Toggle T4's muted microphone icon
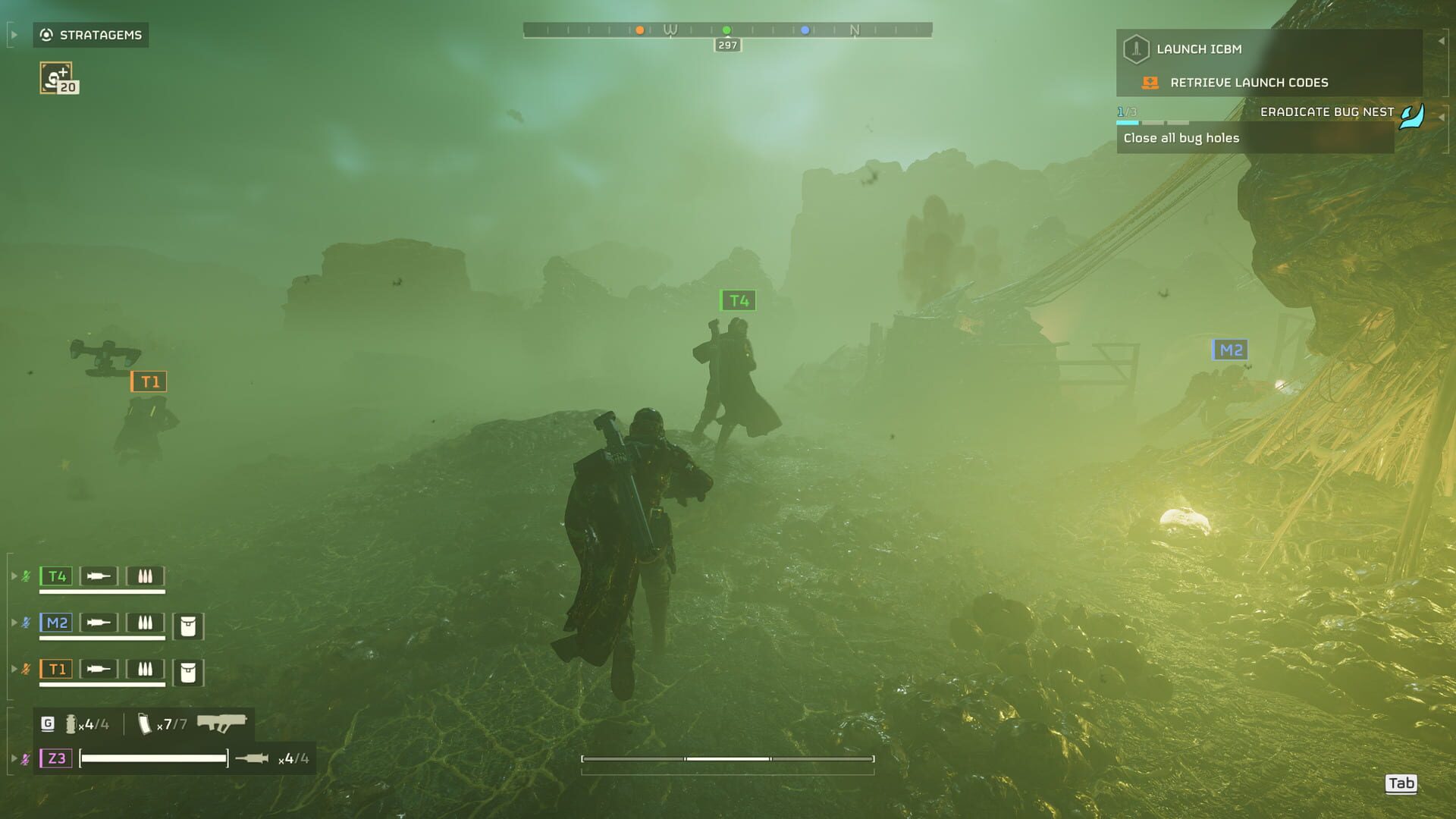The image size is (1456, 819). click(x=27, y=576)
